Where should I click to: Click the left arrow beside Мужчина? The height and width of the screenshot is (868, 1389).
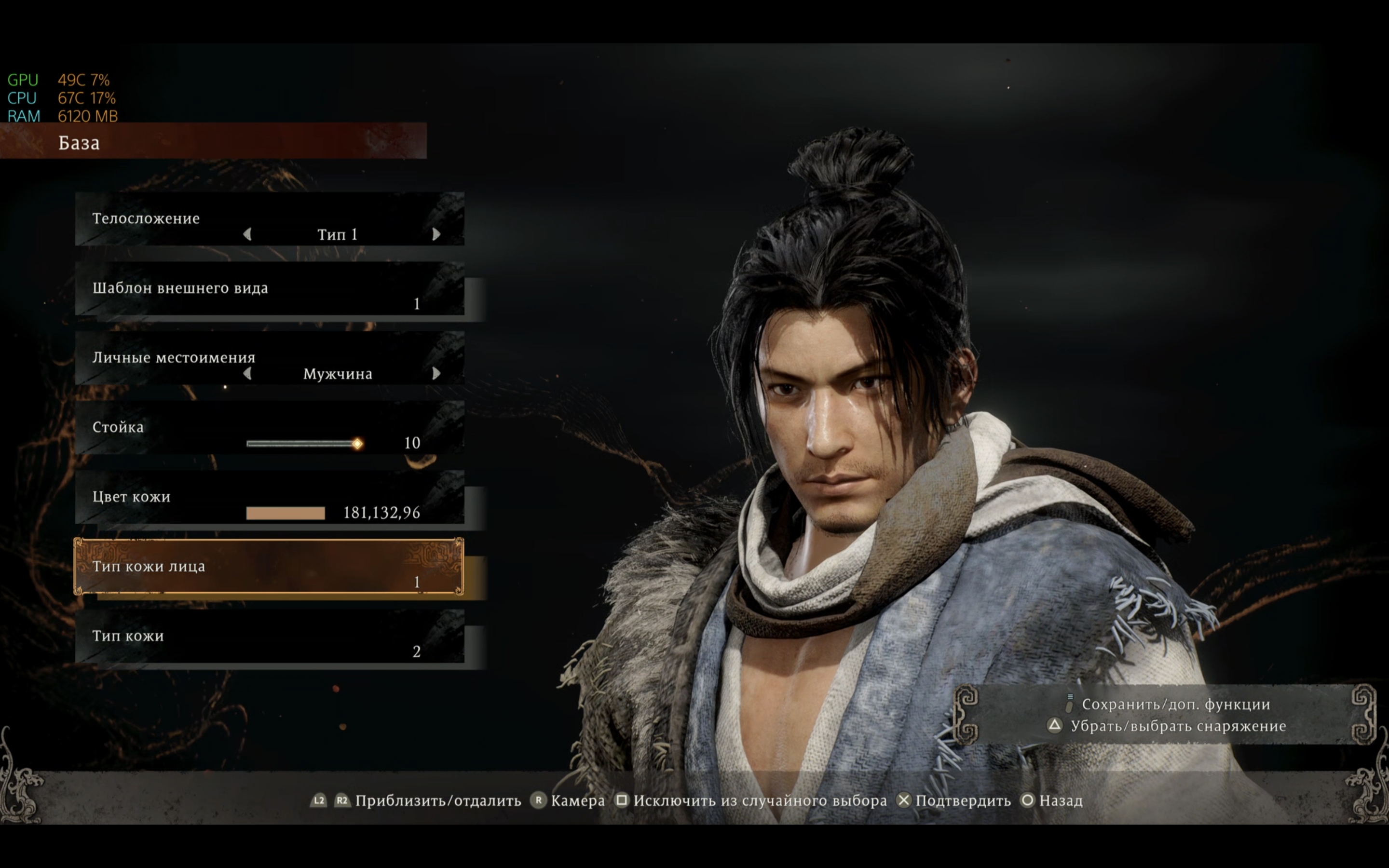247,374
